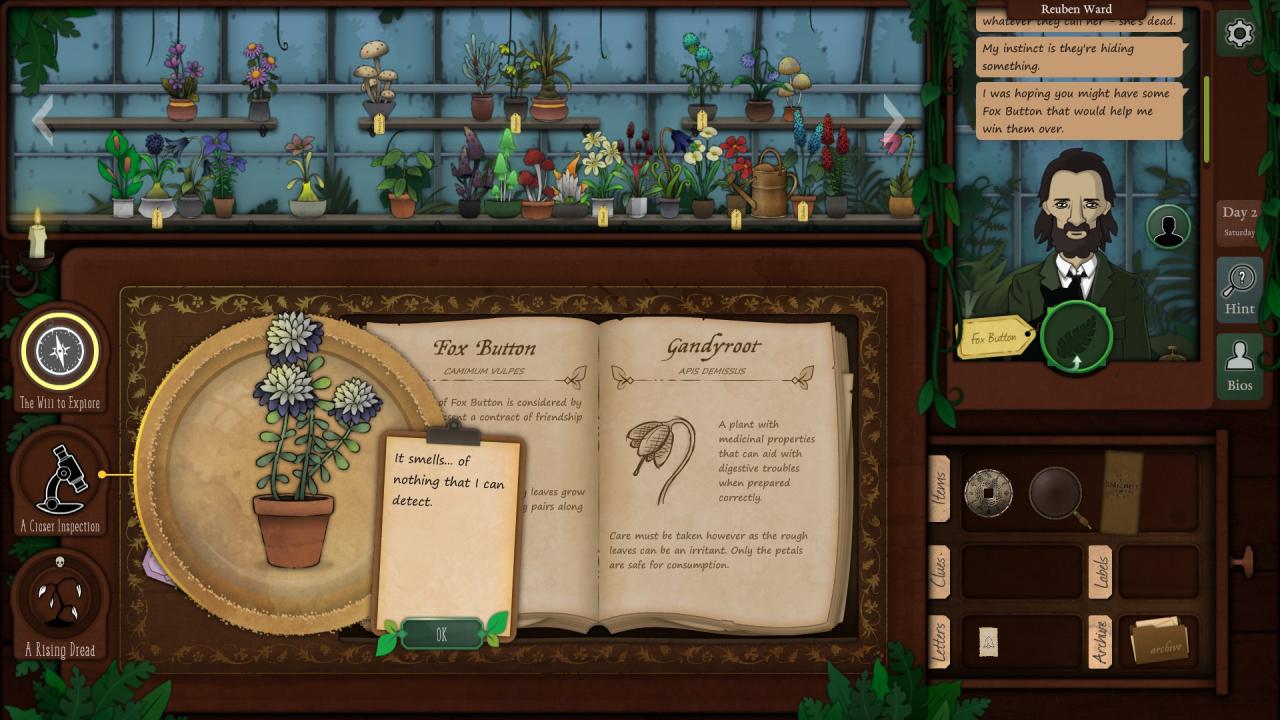
Task: Confirm the smell note with OK
Action: (441, 634)
